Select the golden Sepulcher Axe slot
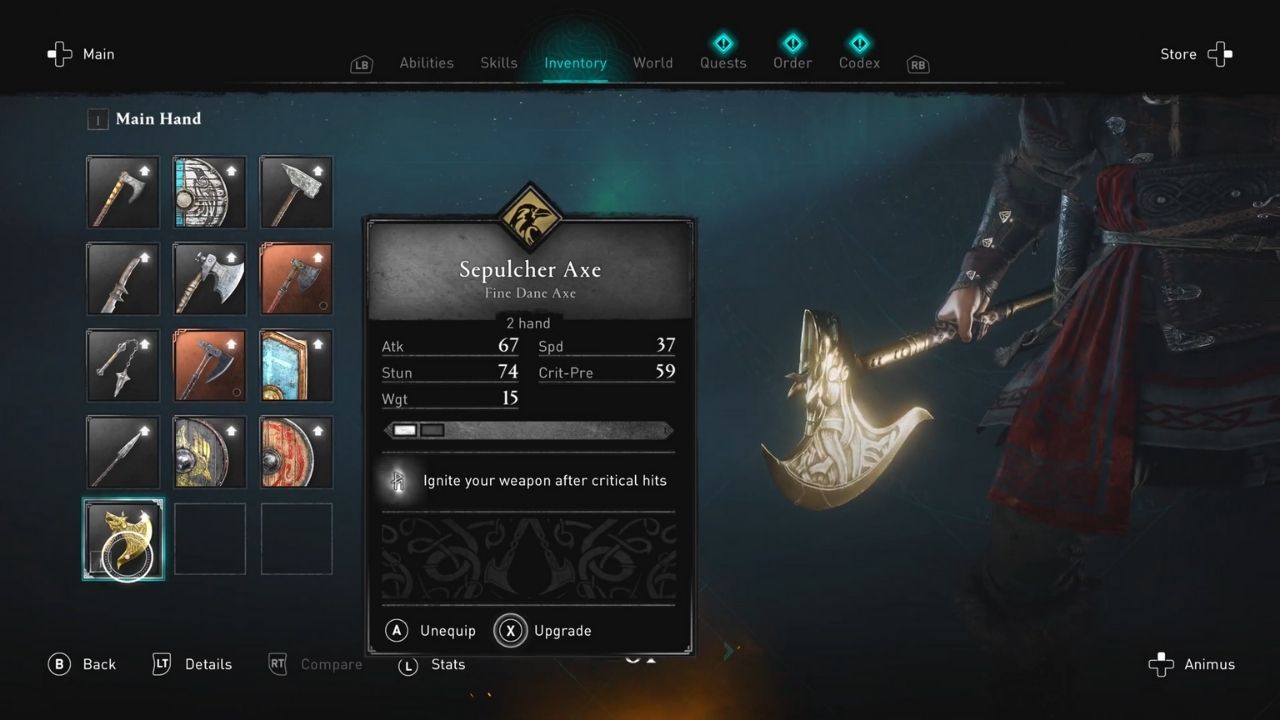 pyautogui.click(x=123, y=539)
